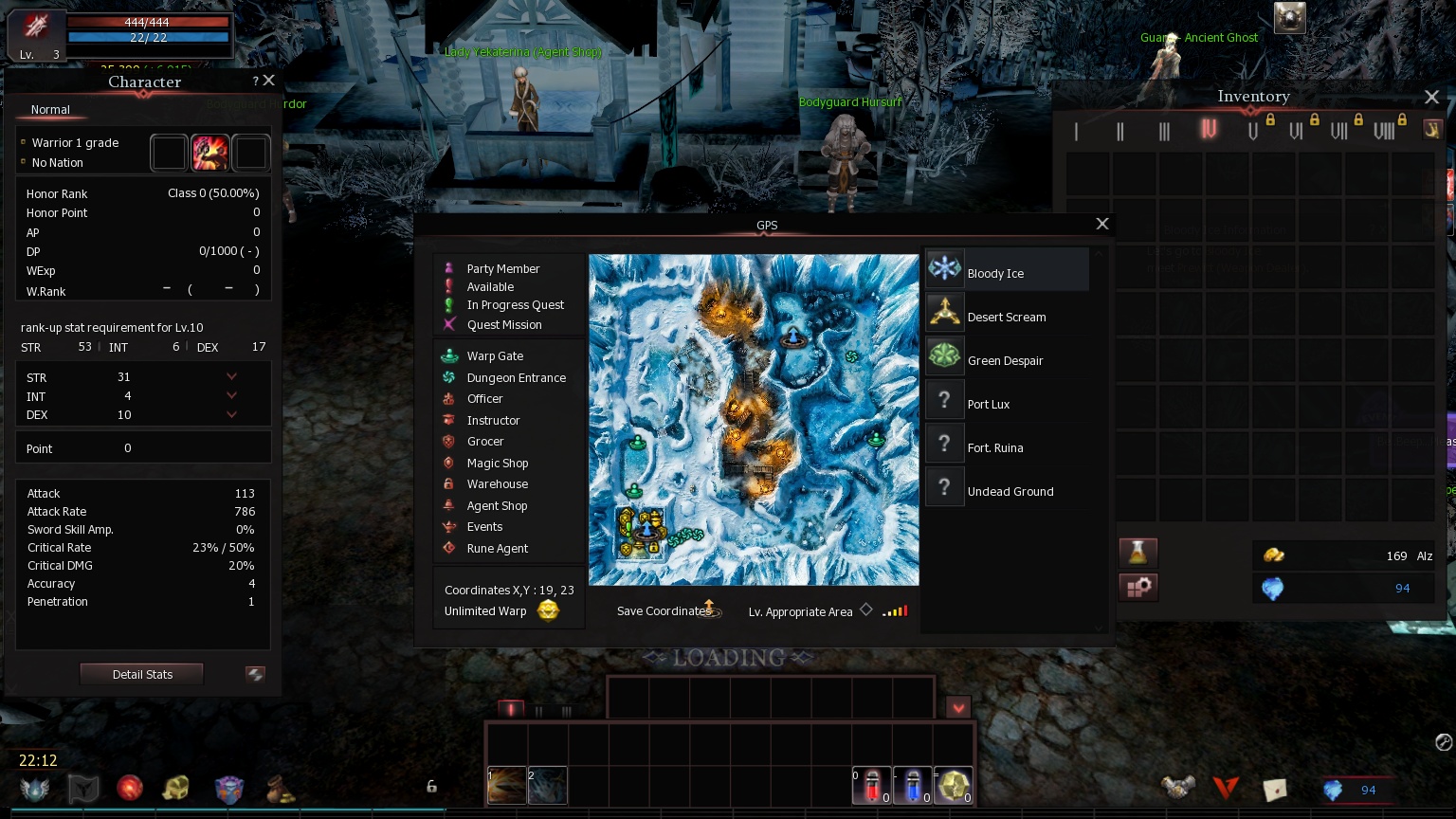Click the red V logo icon

tap(1226, 788)
